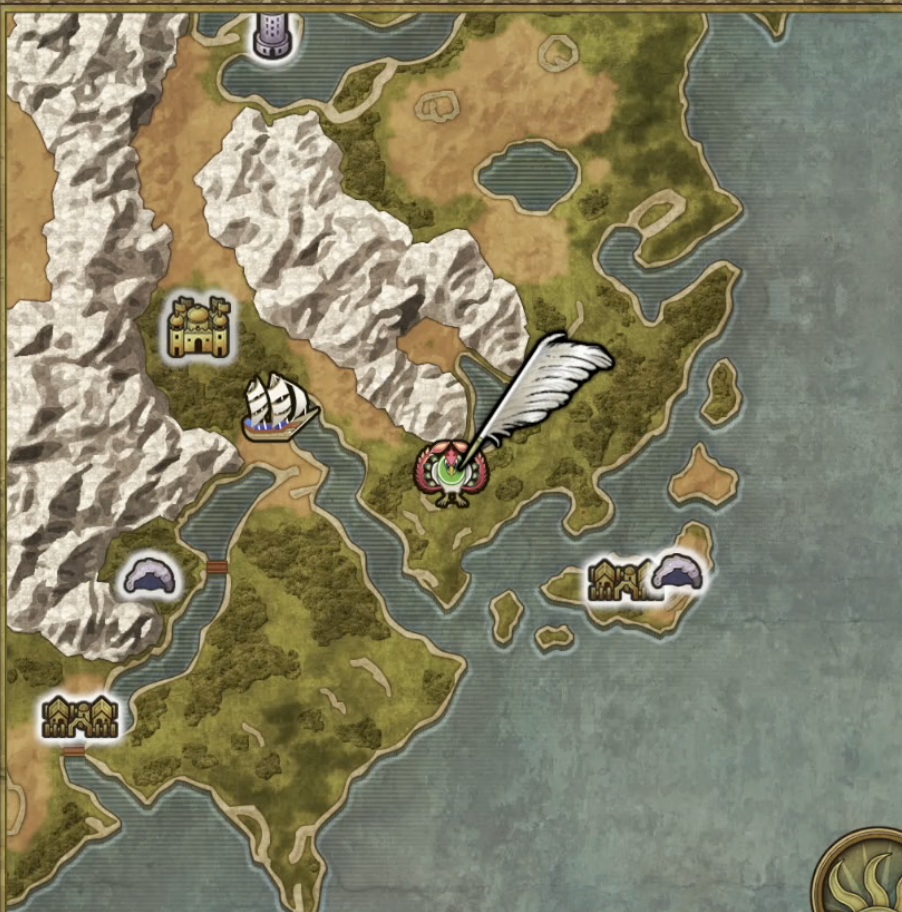Choose the sailing ship map marker
The image size is (902, 912).
point(280,408)
